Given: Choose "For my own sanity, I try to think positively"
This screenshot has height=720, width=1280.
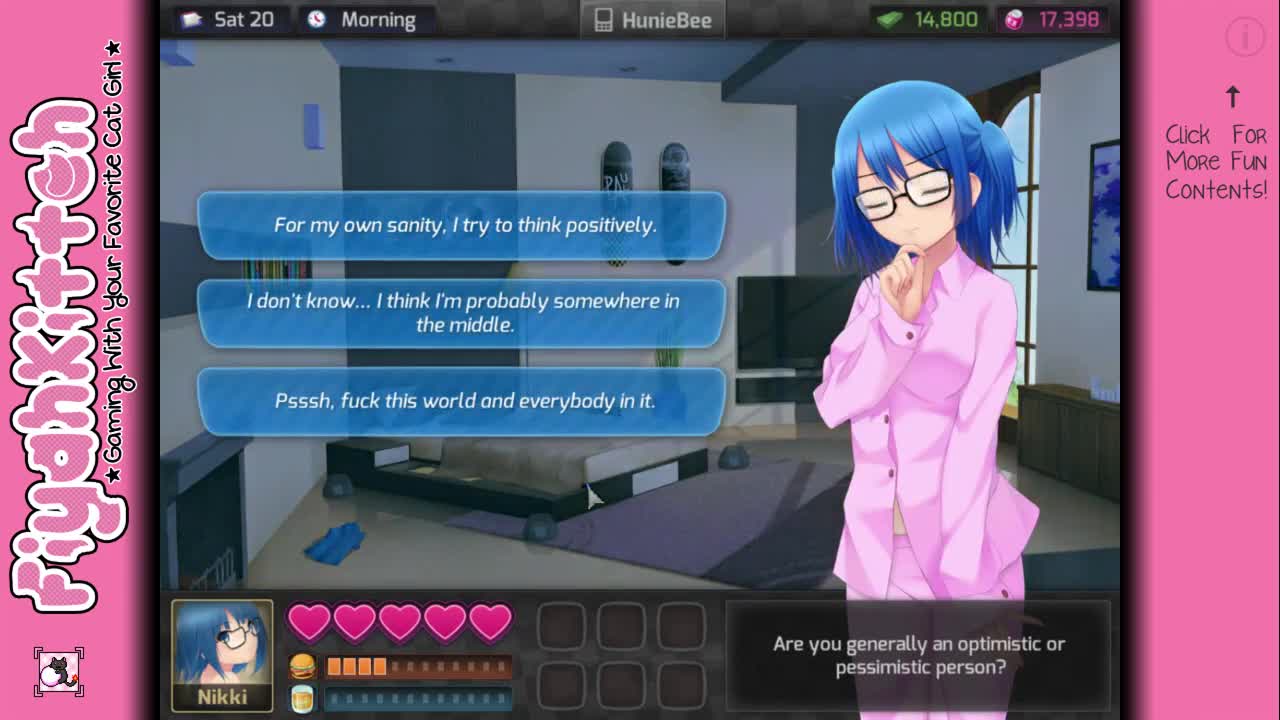Looking at the screenshot, I should point(462,225).
